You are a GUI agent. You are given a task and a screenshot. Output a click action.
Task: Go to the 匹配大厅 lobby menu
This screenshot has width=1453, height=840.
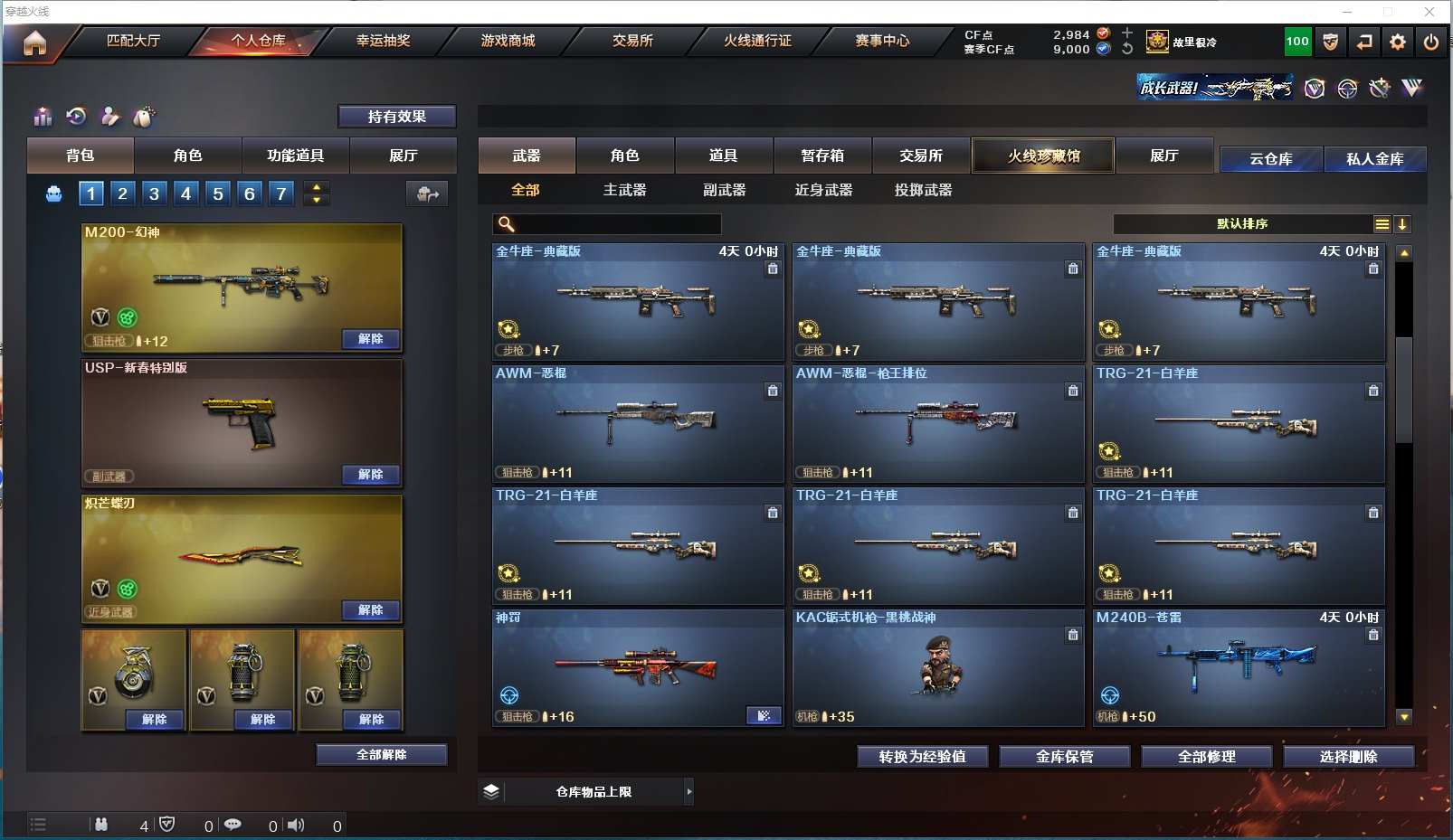pos(133,41)
